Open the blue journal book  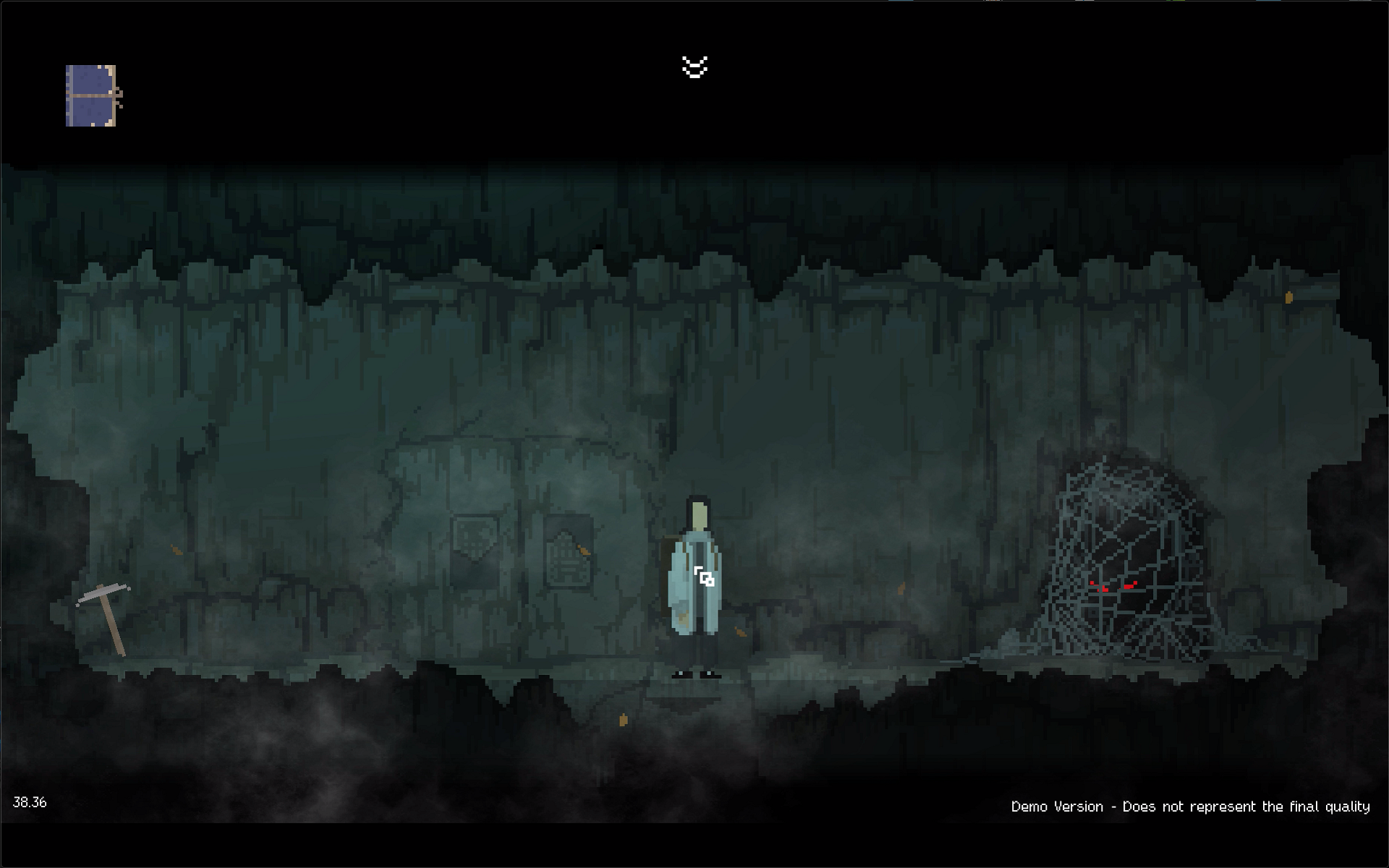coord(93,95)
